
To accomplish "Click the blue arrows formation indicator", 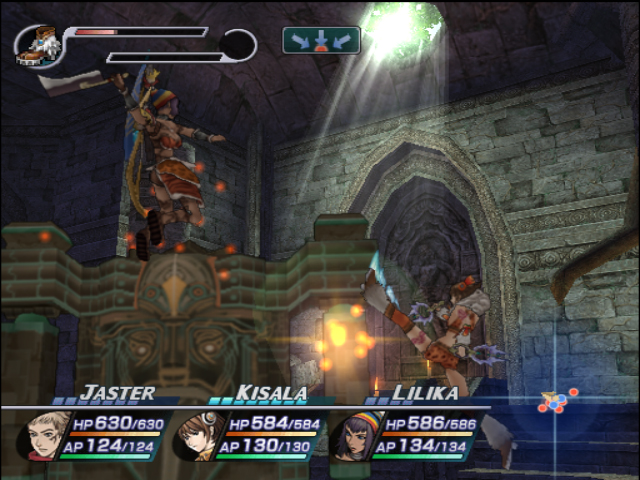I will pyautogui.click(x=321, y=40).
